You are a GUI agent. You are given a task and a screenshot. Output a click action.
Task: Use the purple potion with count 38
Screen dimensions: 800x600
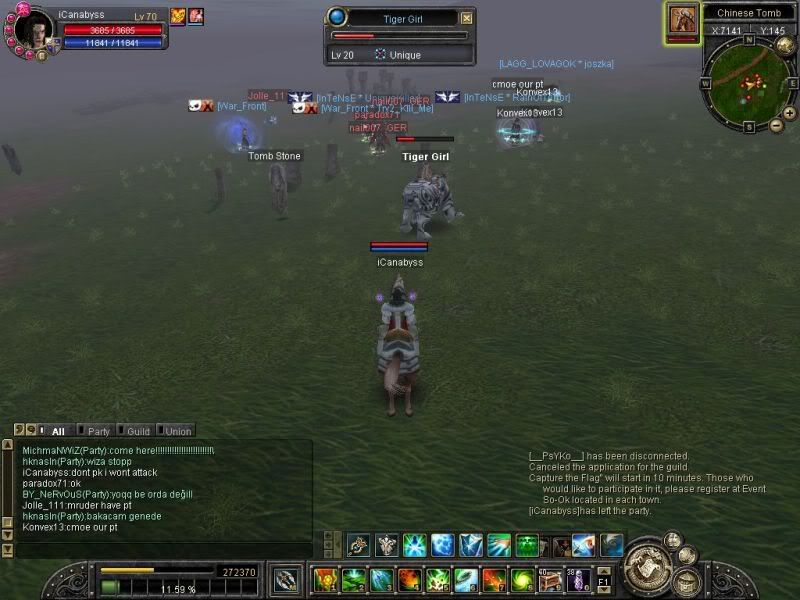[576, 579]
